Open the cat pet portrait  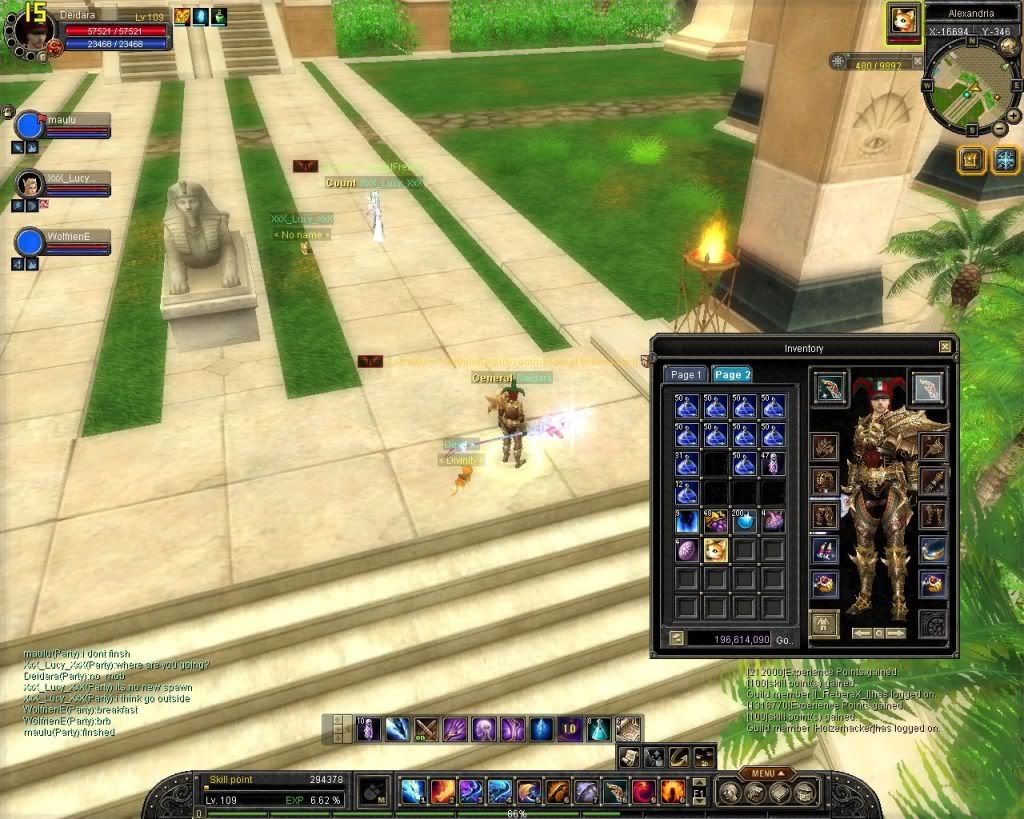[x=904, y=22]
